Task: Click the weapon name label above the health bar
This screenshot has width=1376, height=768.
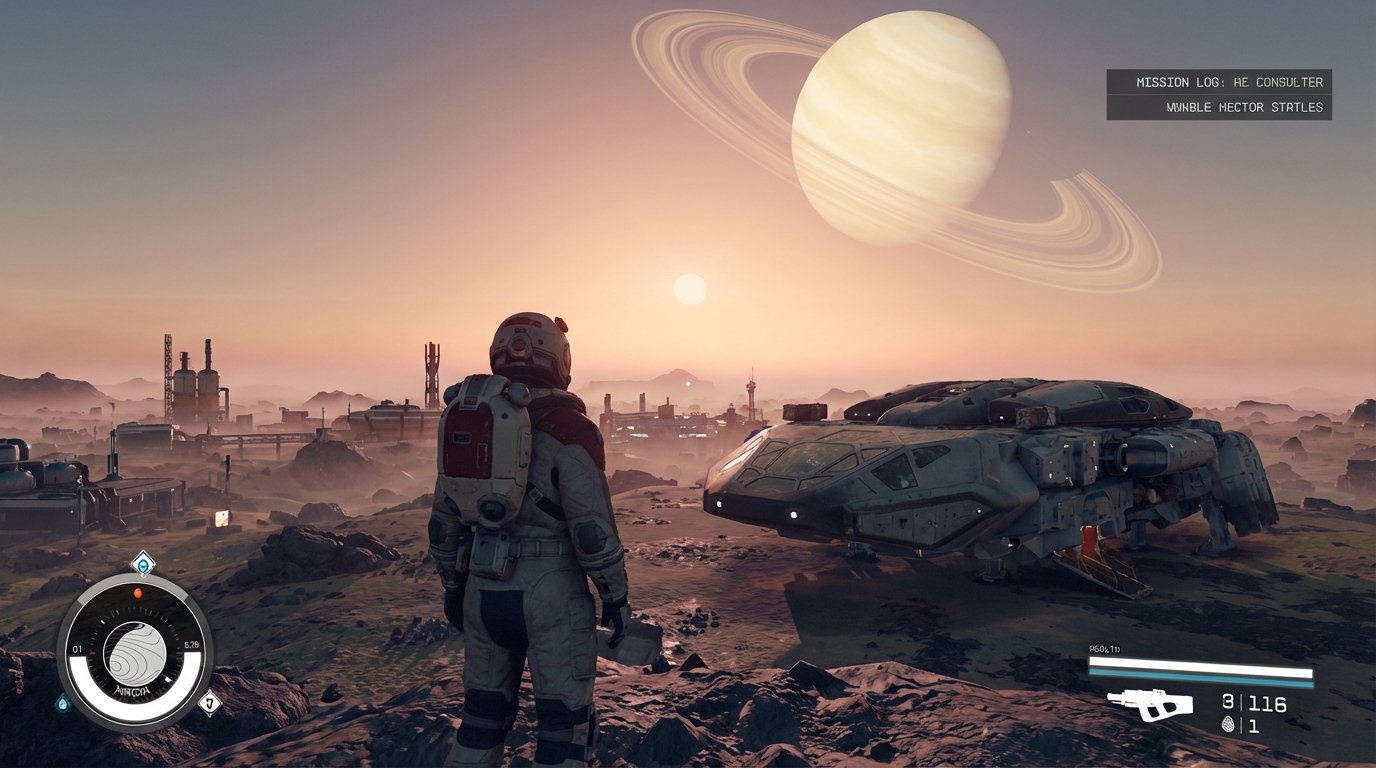Action: click(x=1105, y=648)
